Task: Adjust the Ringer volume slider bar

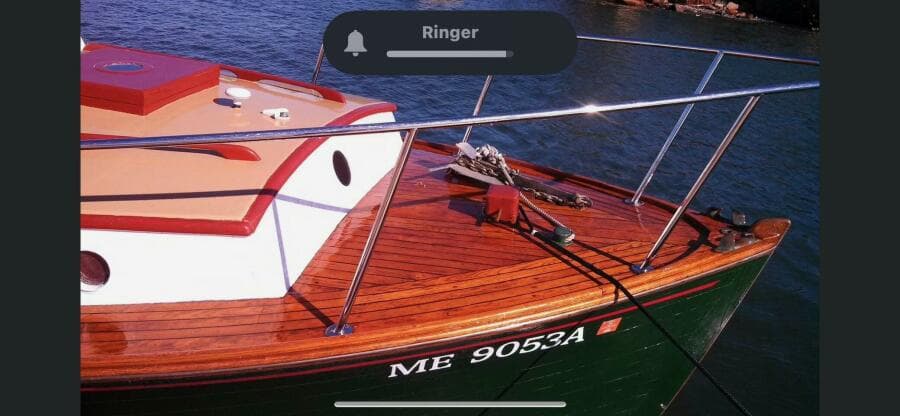Action: (449, 54)
